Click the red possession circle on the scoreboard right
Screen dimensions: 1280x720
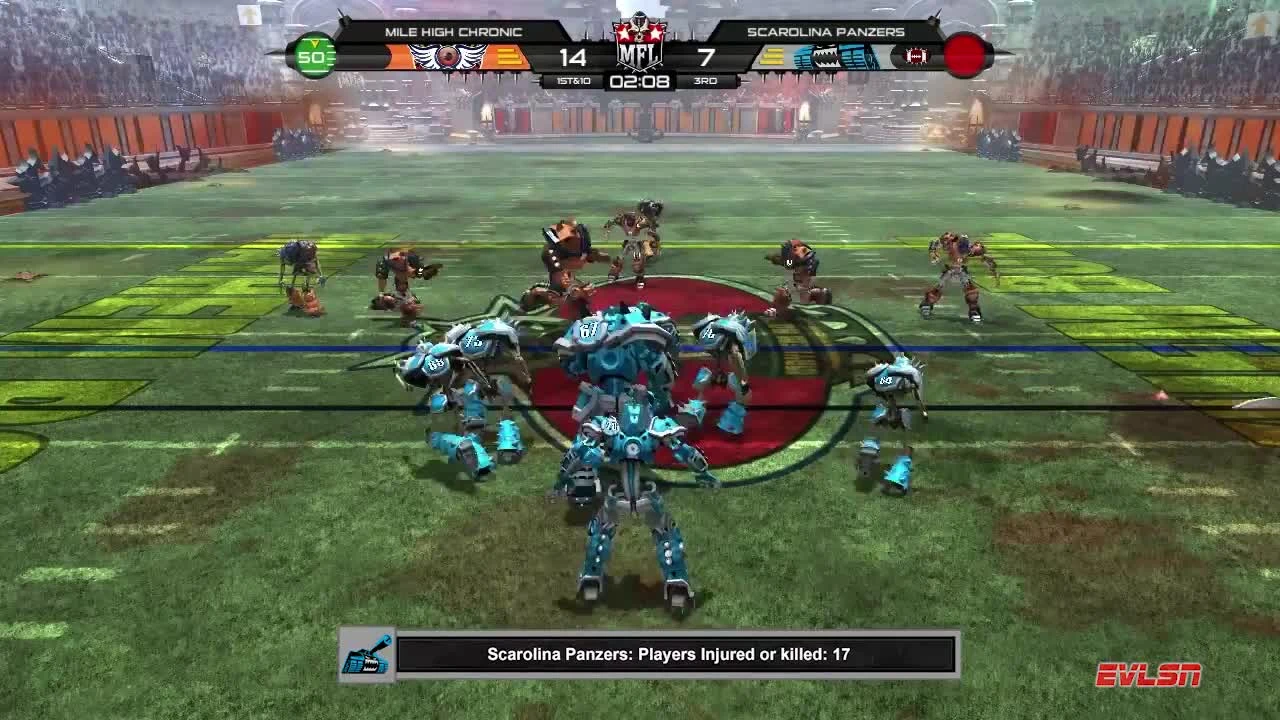point(963,55)
